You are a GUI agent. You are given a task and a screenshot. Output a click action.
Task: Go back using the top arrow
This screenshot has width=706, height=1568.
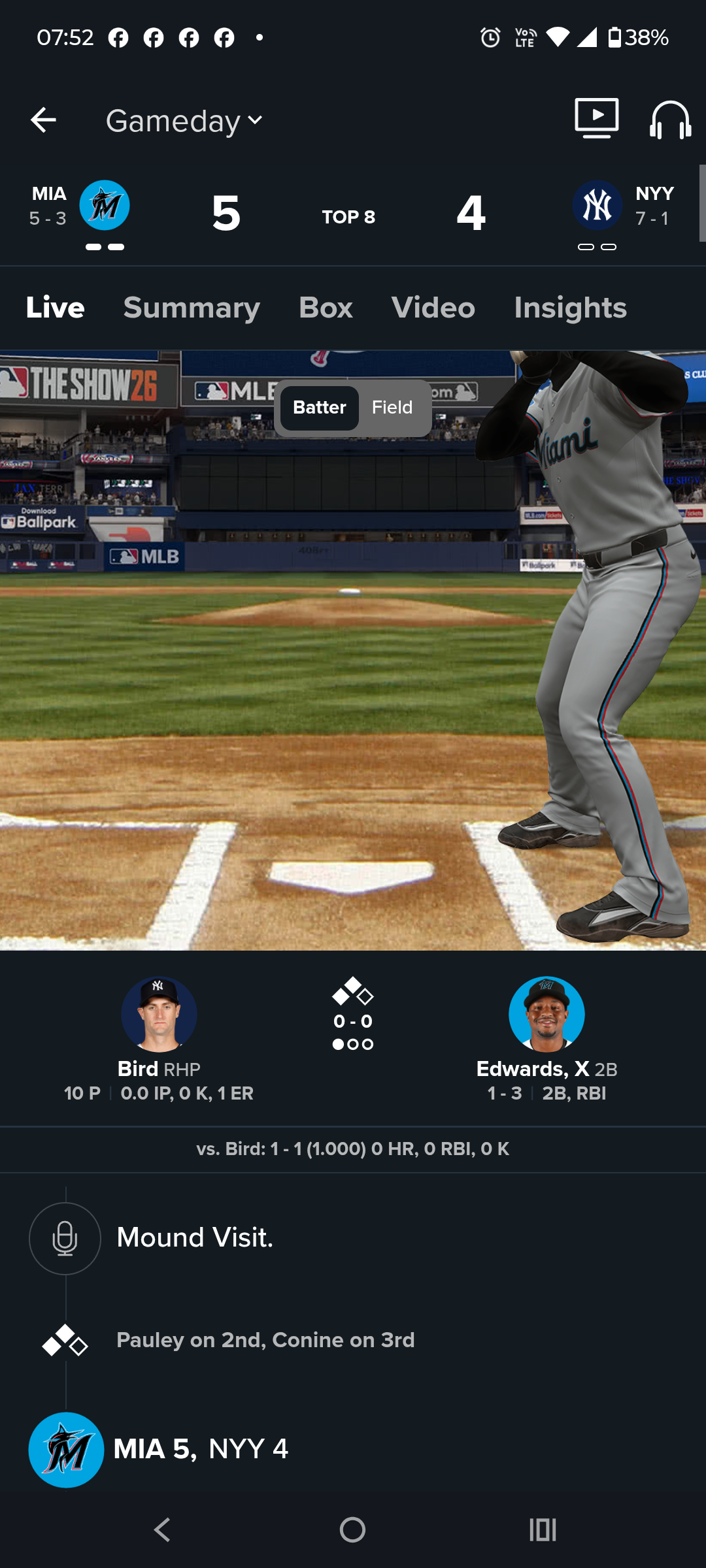point(43,120)
